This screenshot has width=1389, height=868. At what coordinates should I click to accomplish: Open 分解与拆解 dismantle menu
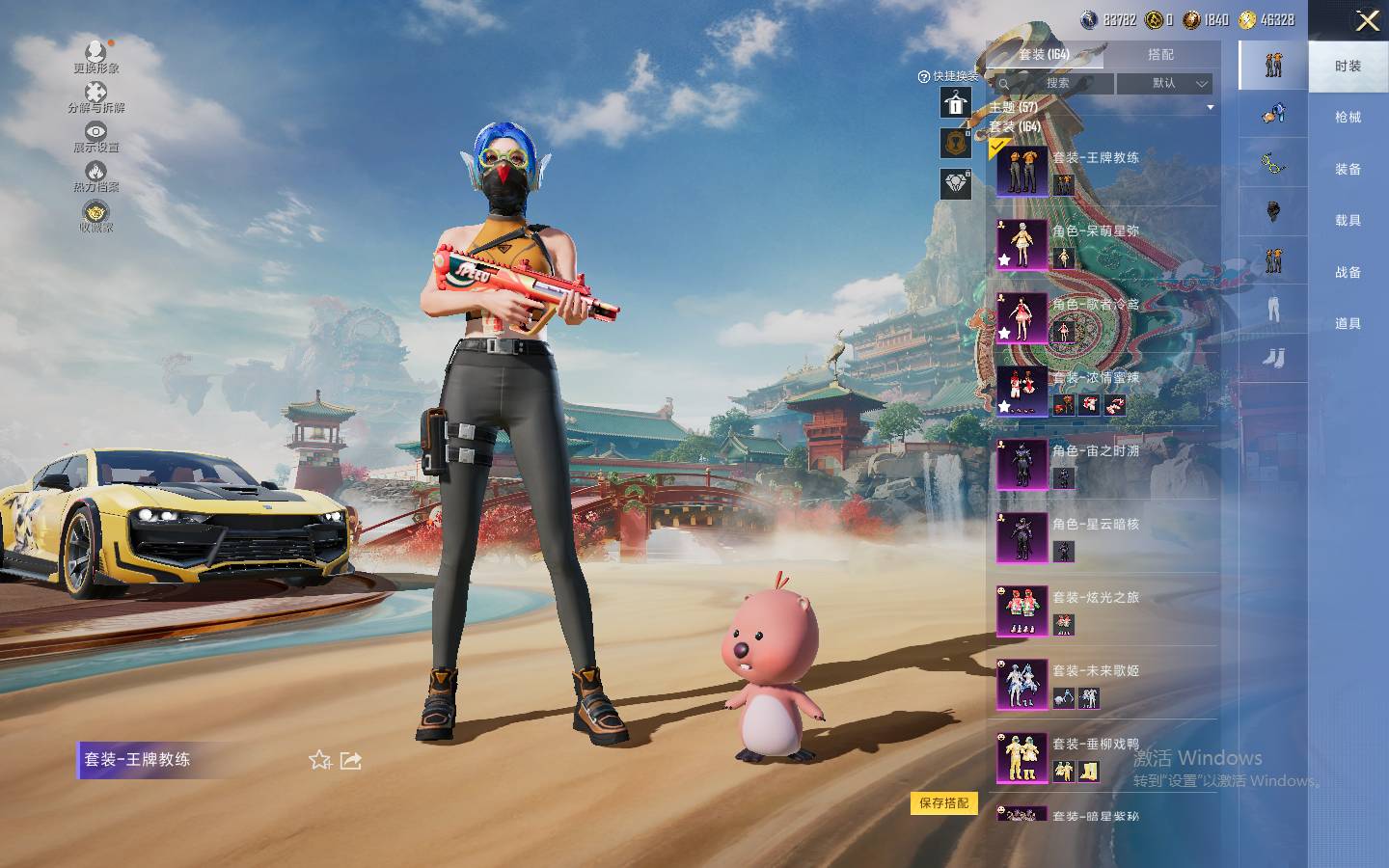[x=95, y=96]
